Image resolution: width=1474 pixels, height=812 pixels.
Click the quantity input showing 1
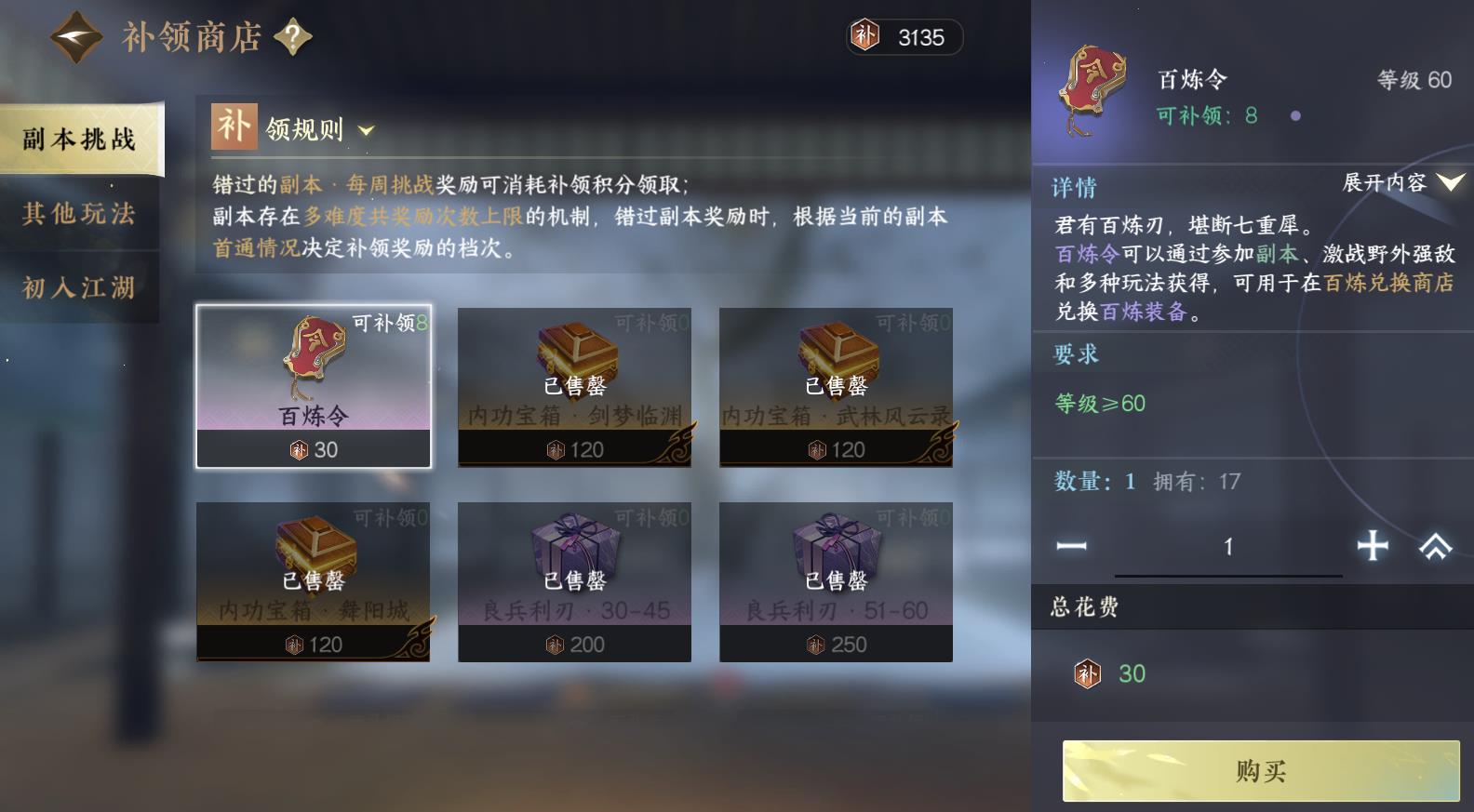1228,547
